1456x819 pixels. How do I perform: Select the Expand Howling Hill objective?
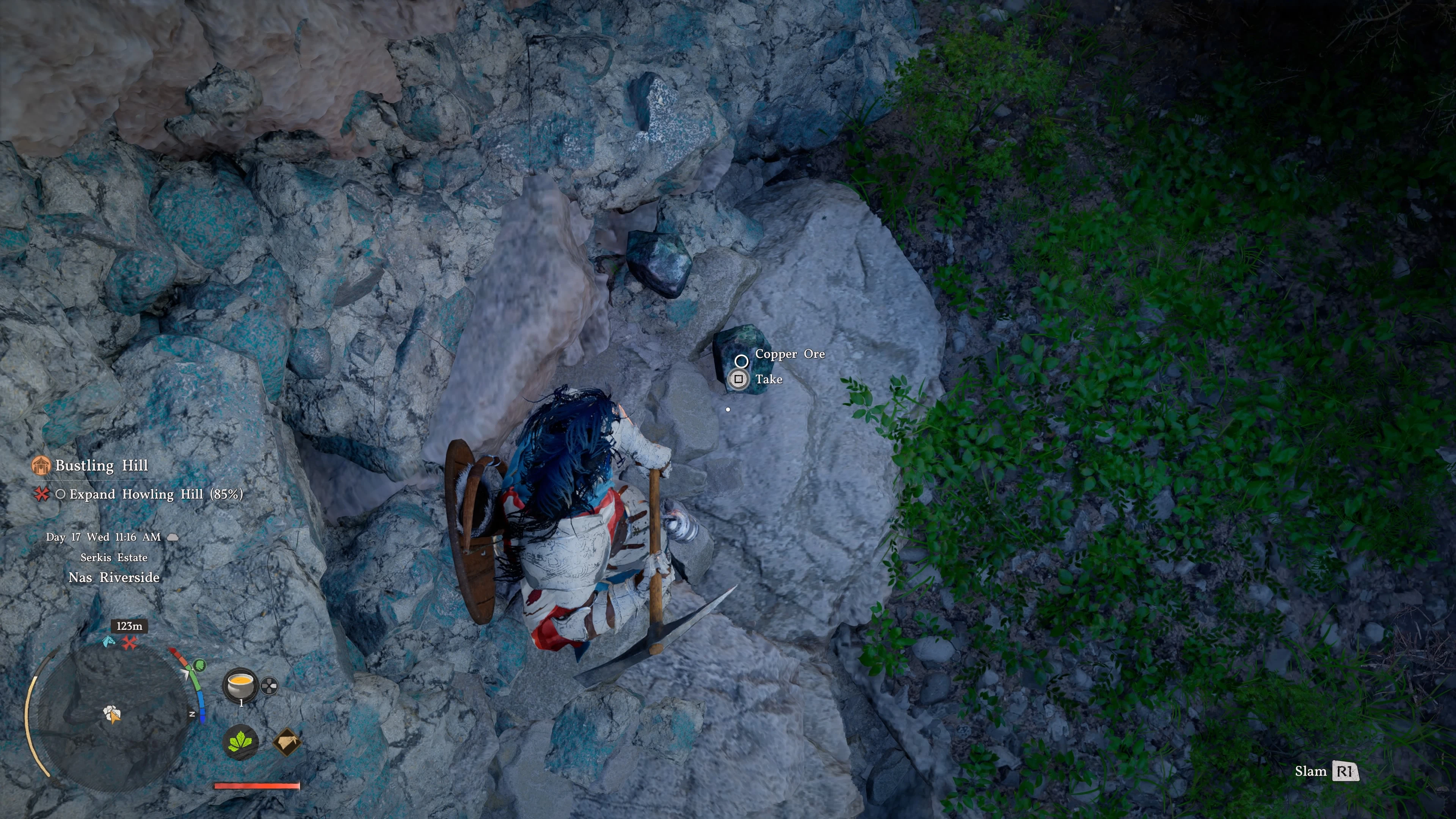click(x=156, y=494)
